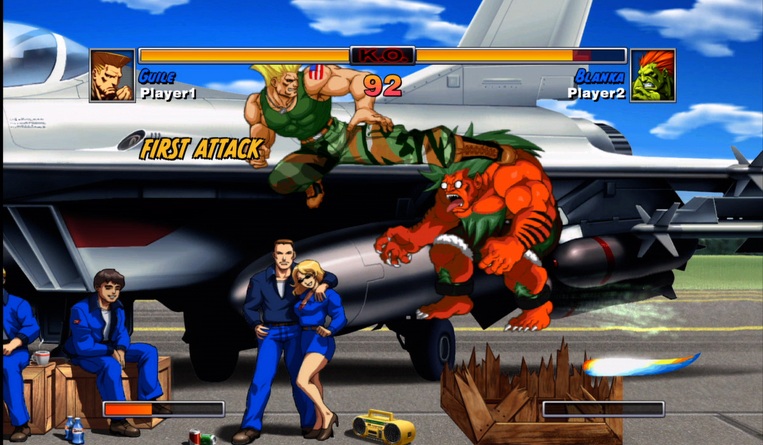The image size is (763, 445).
Task: Select Blanka's character portrait
Action: 652,76
